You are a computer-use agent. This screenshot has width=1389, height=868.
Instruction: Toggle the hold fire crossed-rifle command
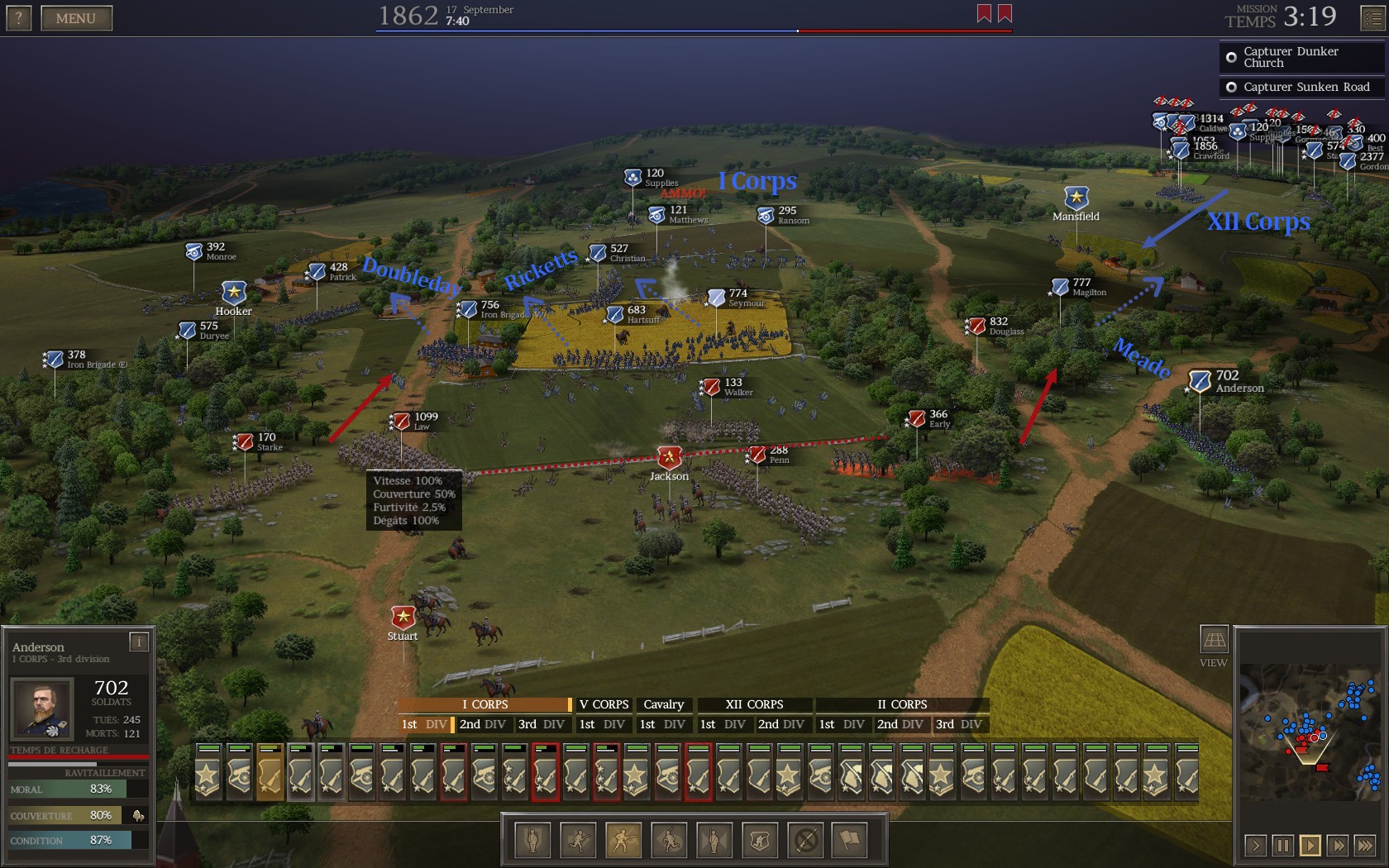pos(805,841)
